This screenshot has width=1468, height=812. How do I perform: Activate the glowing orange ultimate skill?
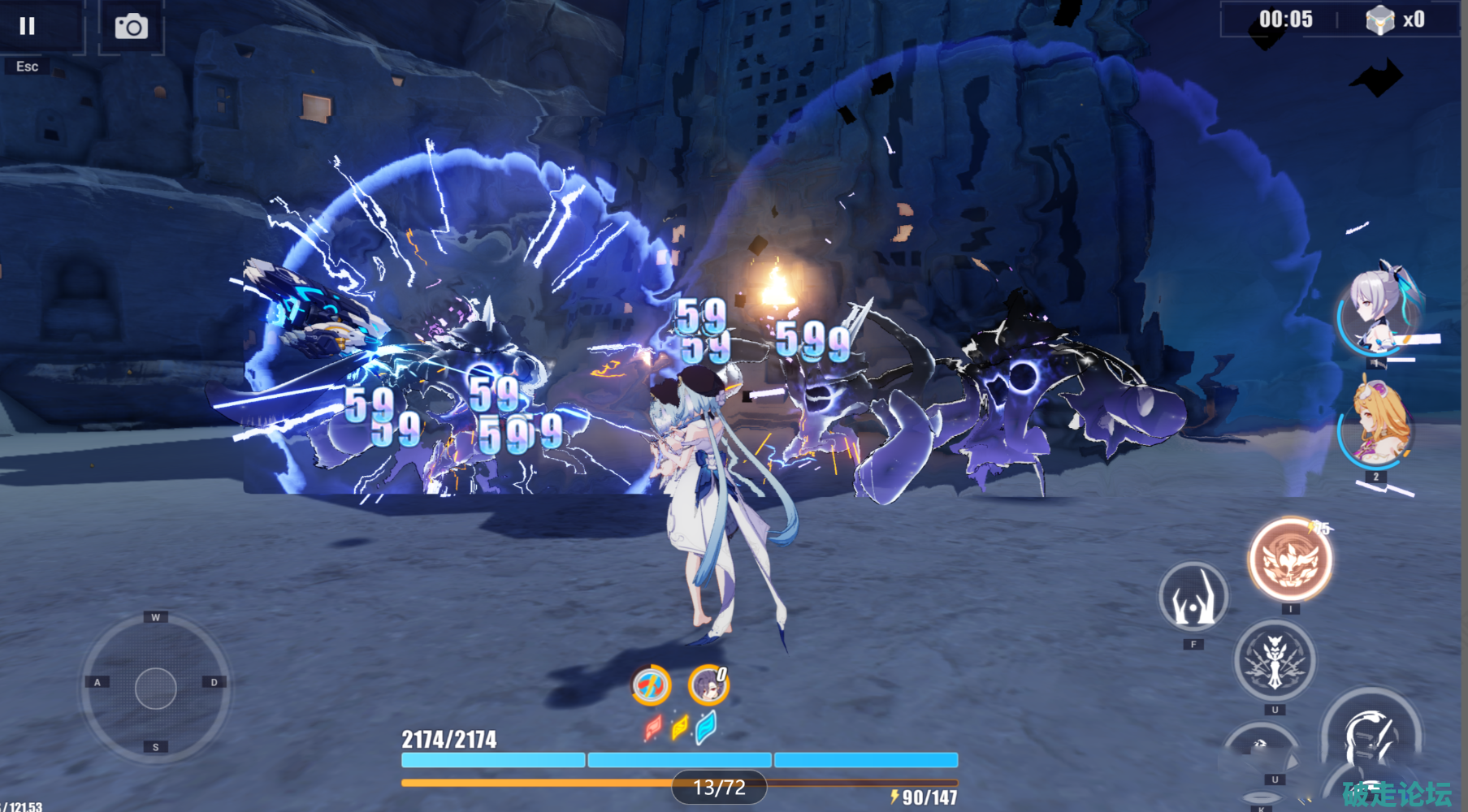[1290, 560]
